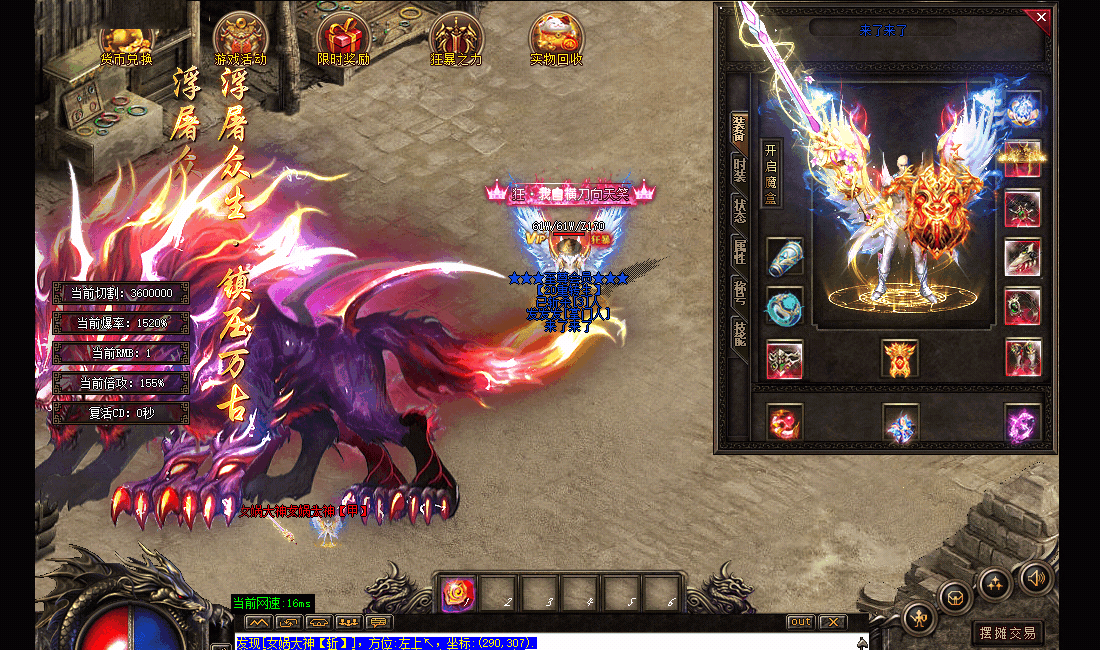Open the 游戏活动 game events icon
The image size is (1100, 650).
240,40
